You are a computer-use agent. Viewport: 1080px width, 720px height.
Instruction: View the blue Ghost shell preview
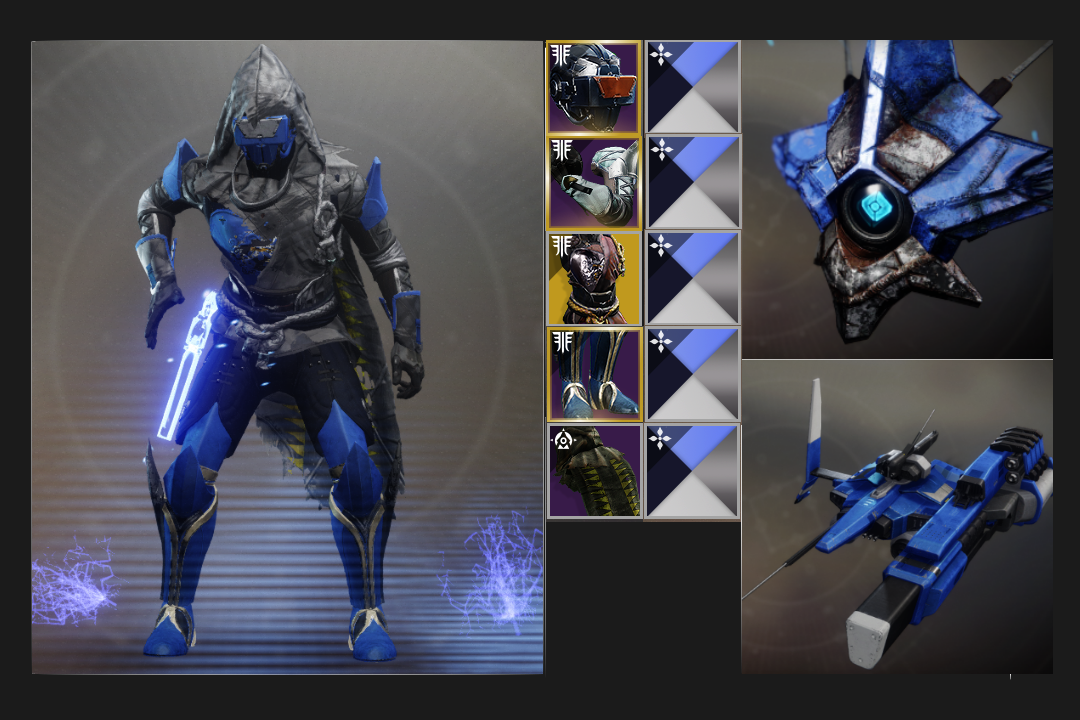897,198
